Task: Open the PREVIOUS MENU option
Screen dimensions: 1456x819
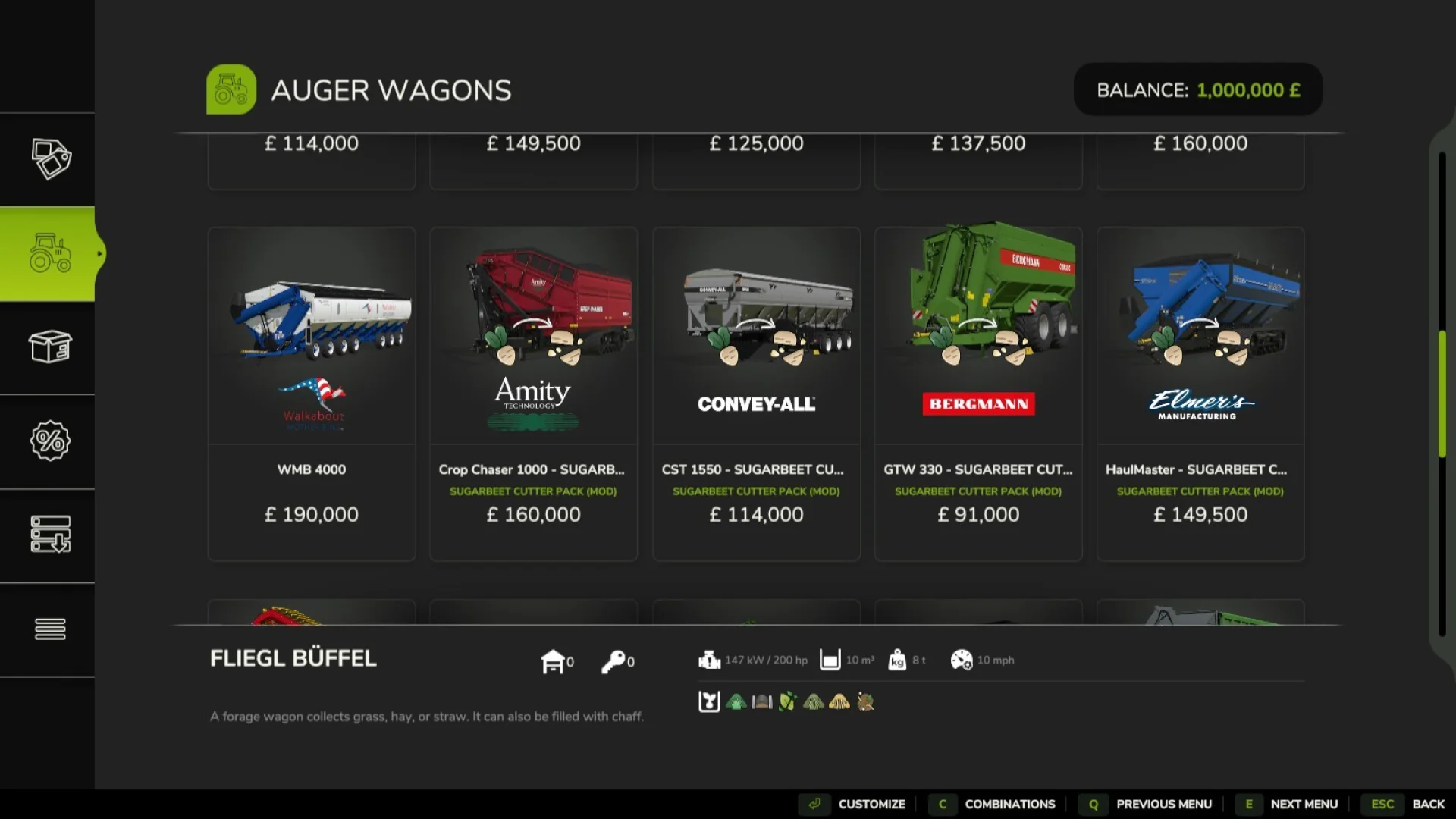Action: (x=1166, y=804)
